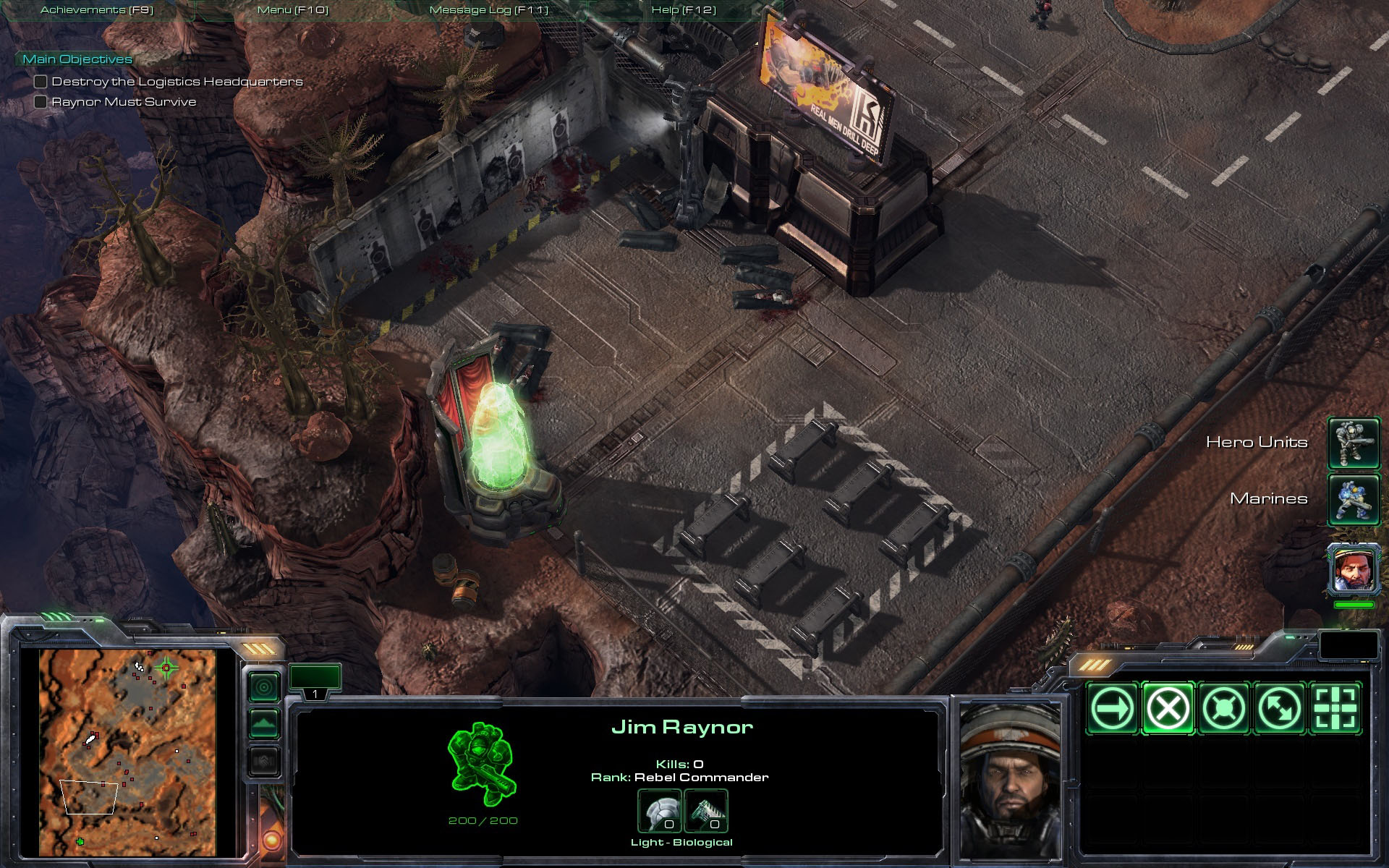Issue the Stop command
Image resolution: width=1389 pixels, height=868 pixels.
pyautogui.click(x=1168, y=708)
